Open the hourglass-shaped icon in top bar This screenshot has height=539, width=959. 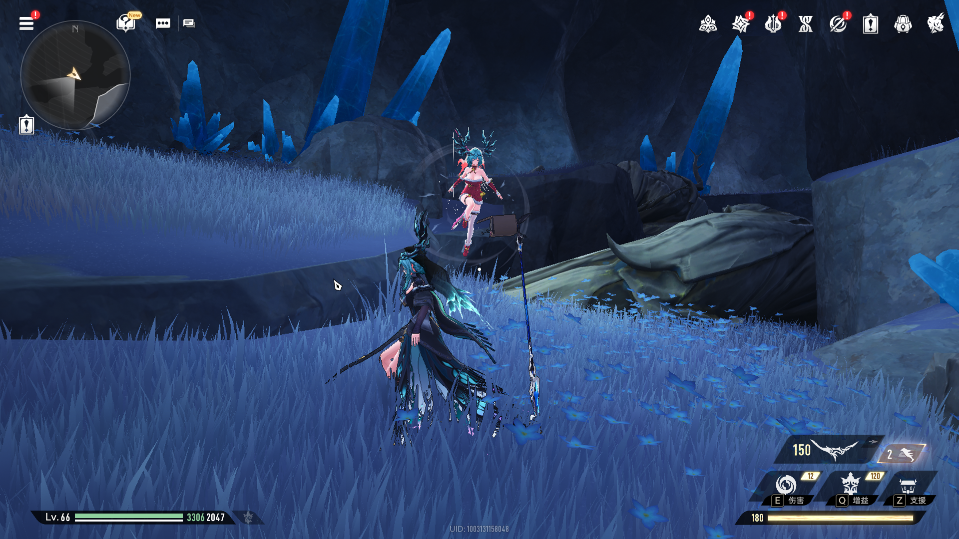tap(806, 23)
